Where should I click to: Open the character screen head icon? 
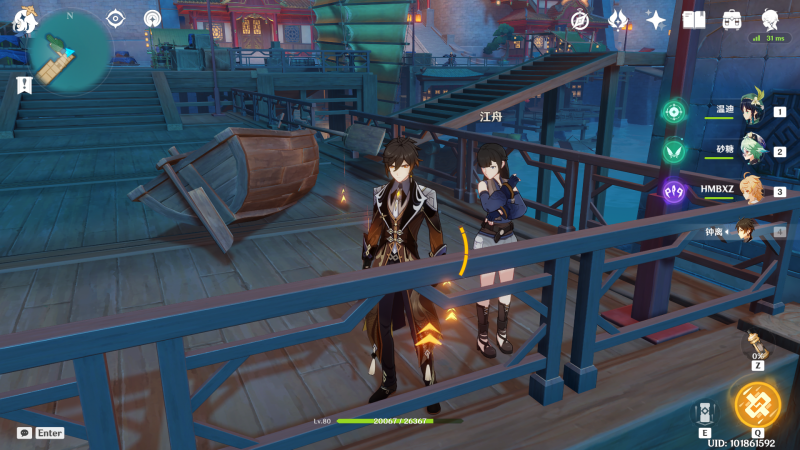click(770, 19)
